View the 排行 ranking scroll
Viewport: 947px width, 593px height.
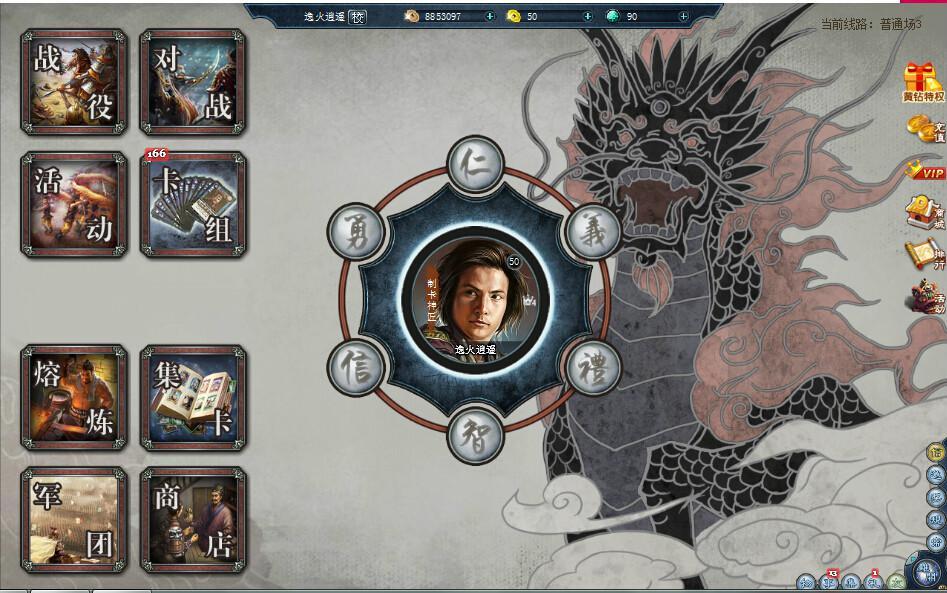click(923, 255)
